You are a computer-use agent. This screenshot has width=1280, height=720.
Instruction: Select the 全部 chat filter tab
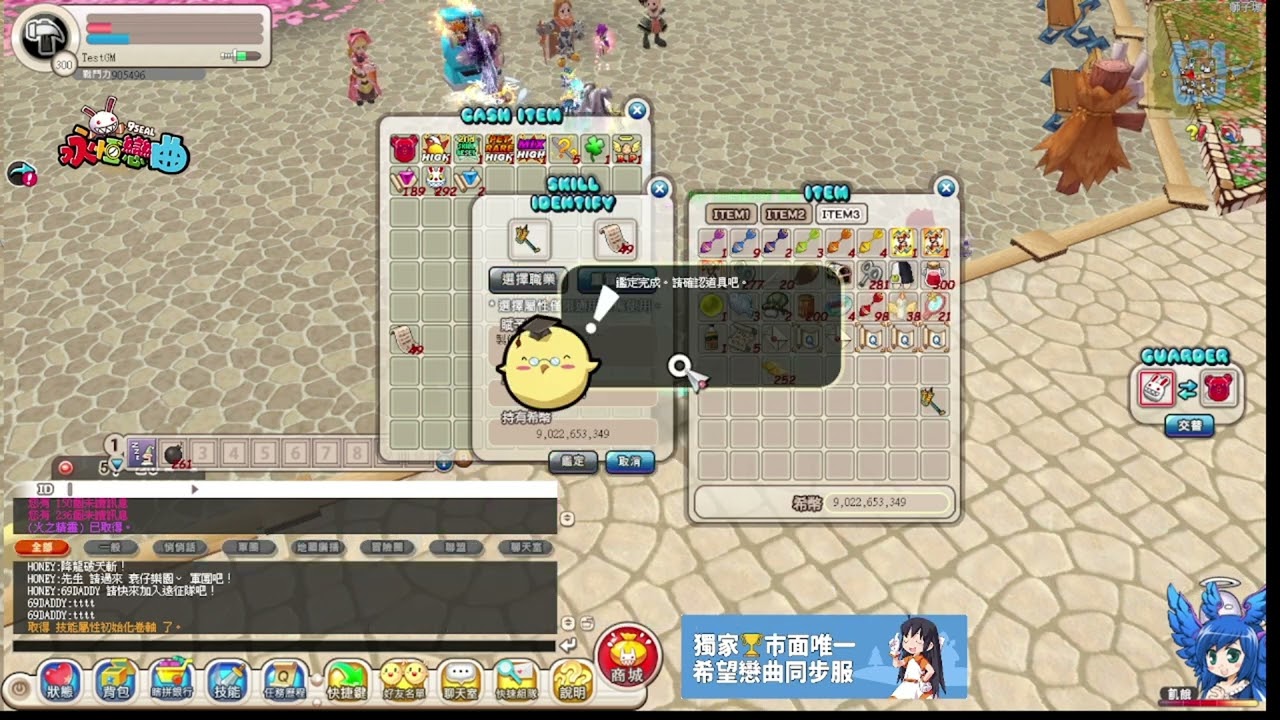coord(42,548)
